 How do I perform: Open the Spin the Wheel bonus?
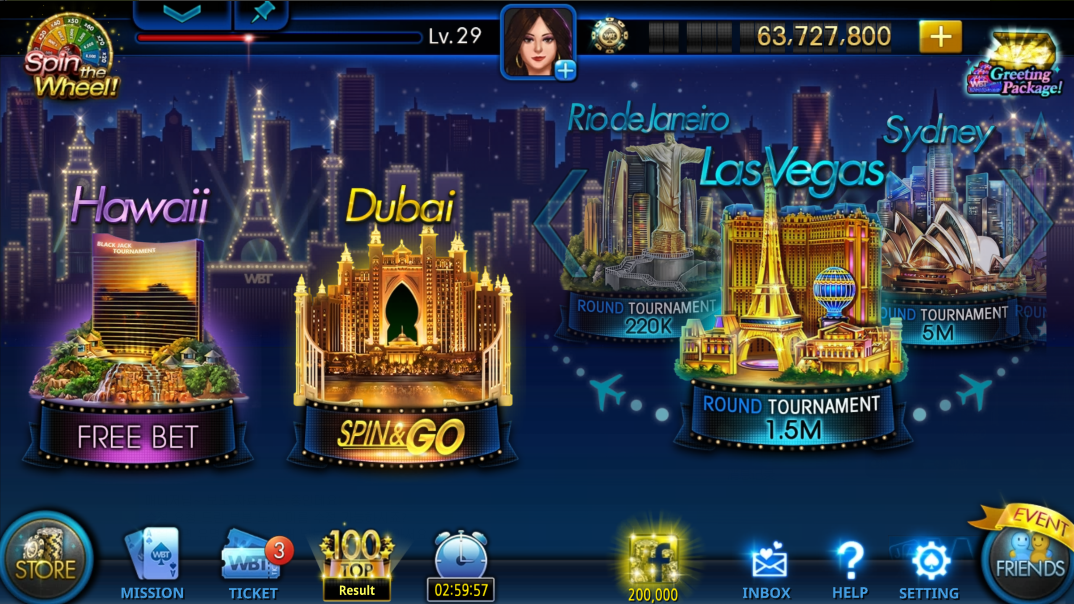tap(69, 56)
